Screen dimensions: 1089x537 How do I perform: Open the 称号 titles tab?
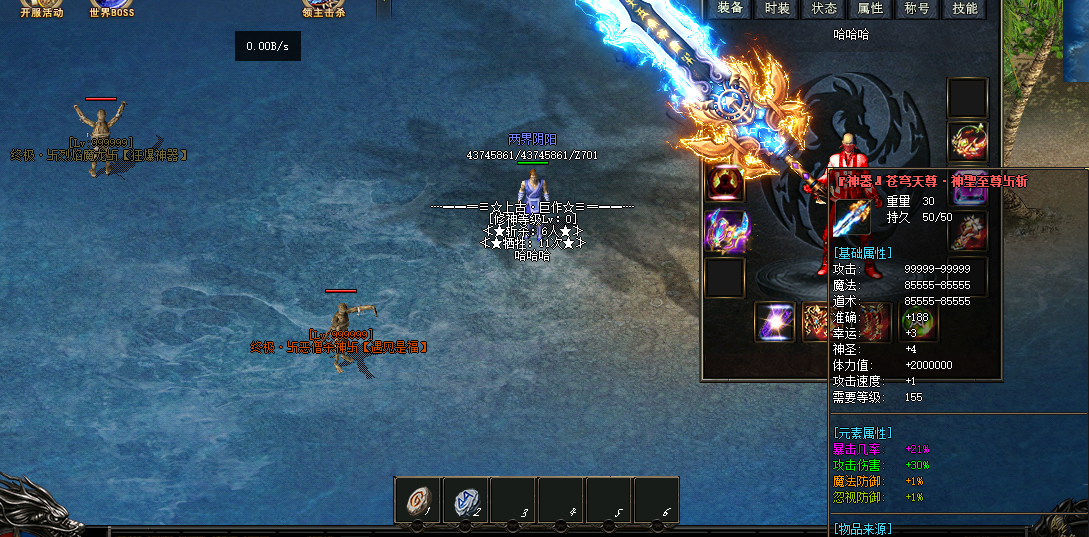(x=917, y=9)
